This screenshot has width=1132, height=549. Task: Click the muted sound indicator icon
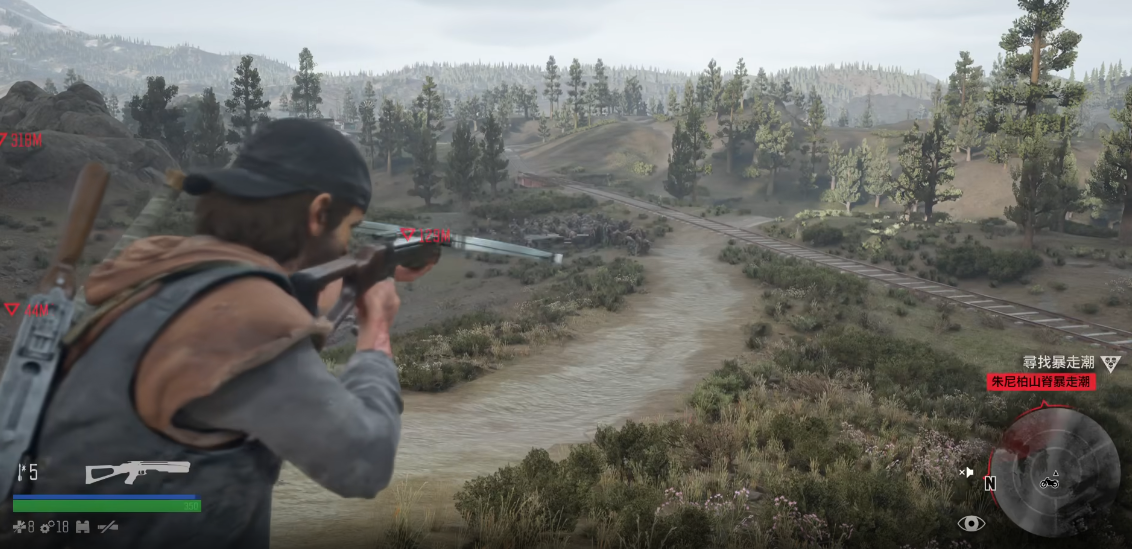click(966, 471)
